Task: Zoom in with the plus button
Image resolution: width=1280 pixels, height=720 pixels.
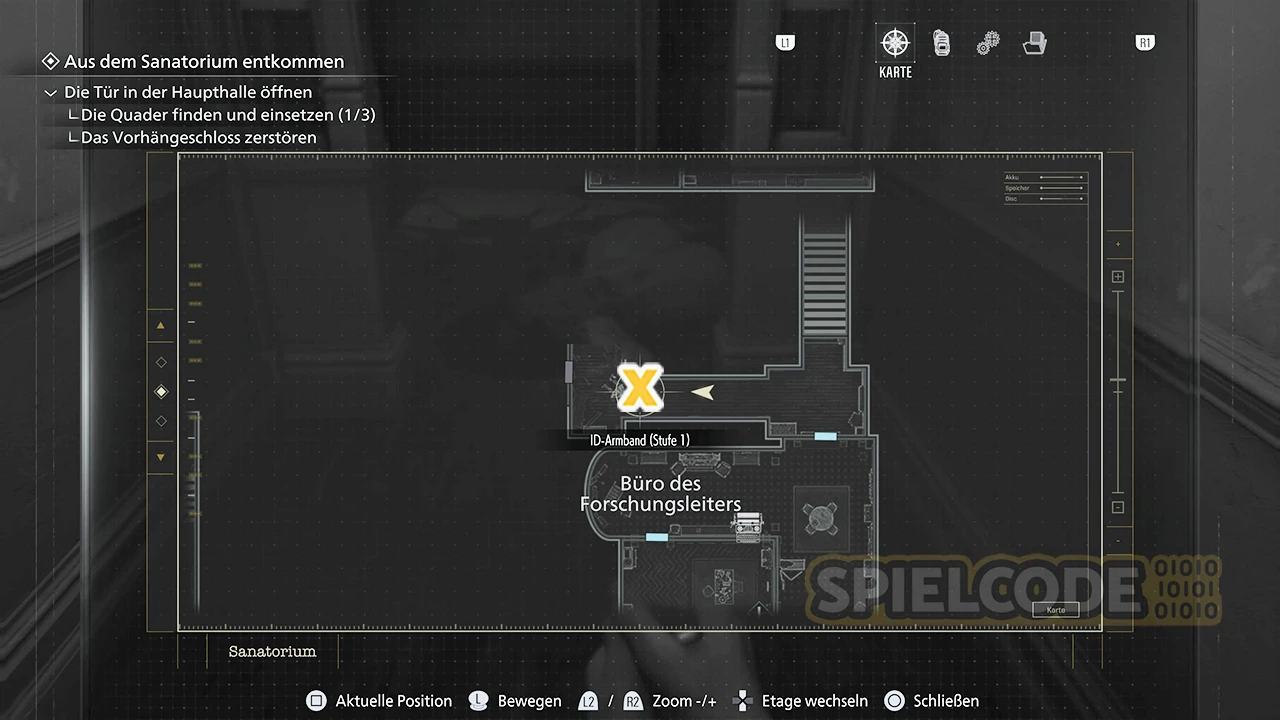Action: [x=1118, y=277]
